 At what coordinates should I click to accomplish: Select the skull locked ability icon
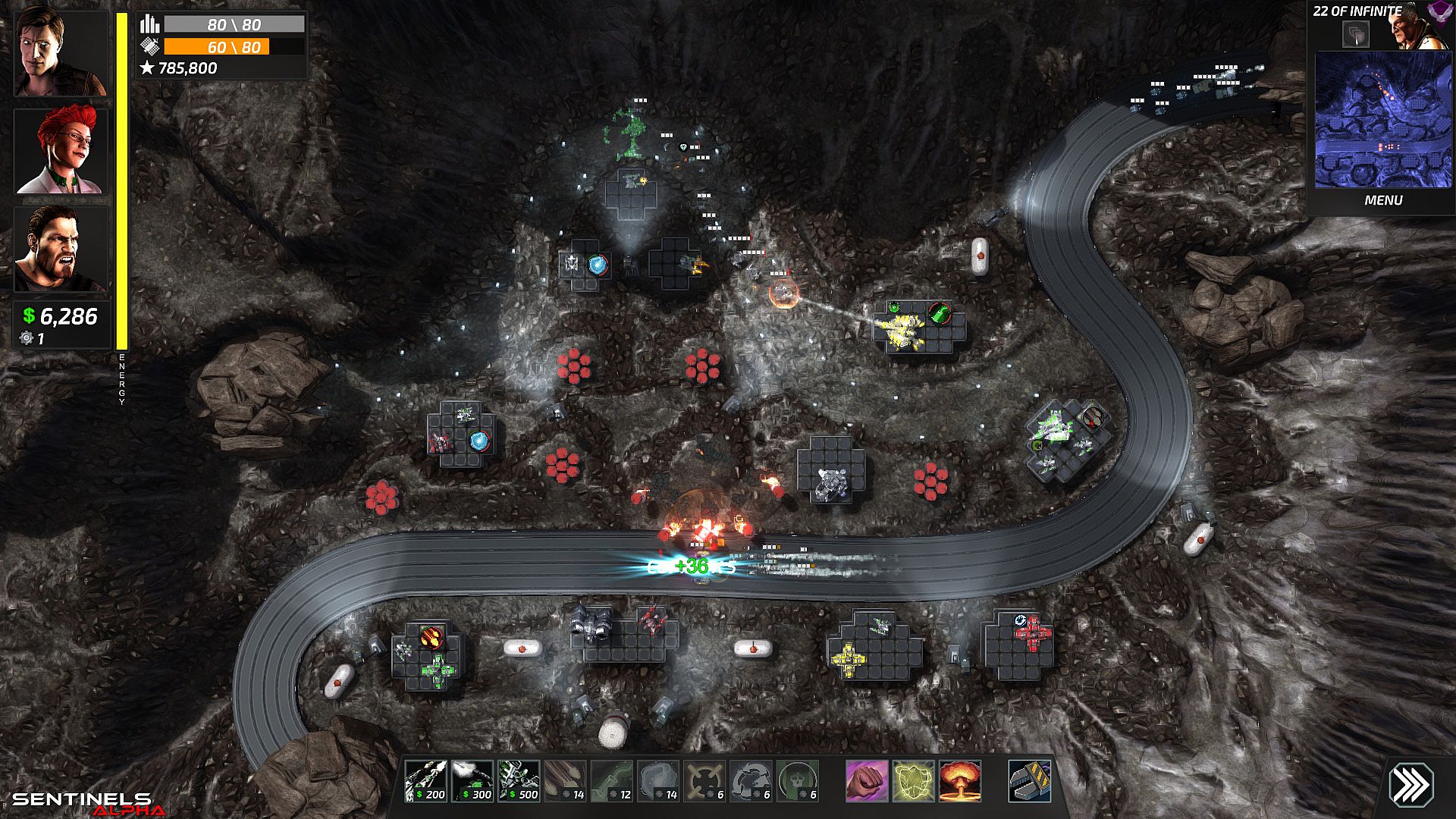pos(798,781)
